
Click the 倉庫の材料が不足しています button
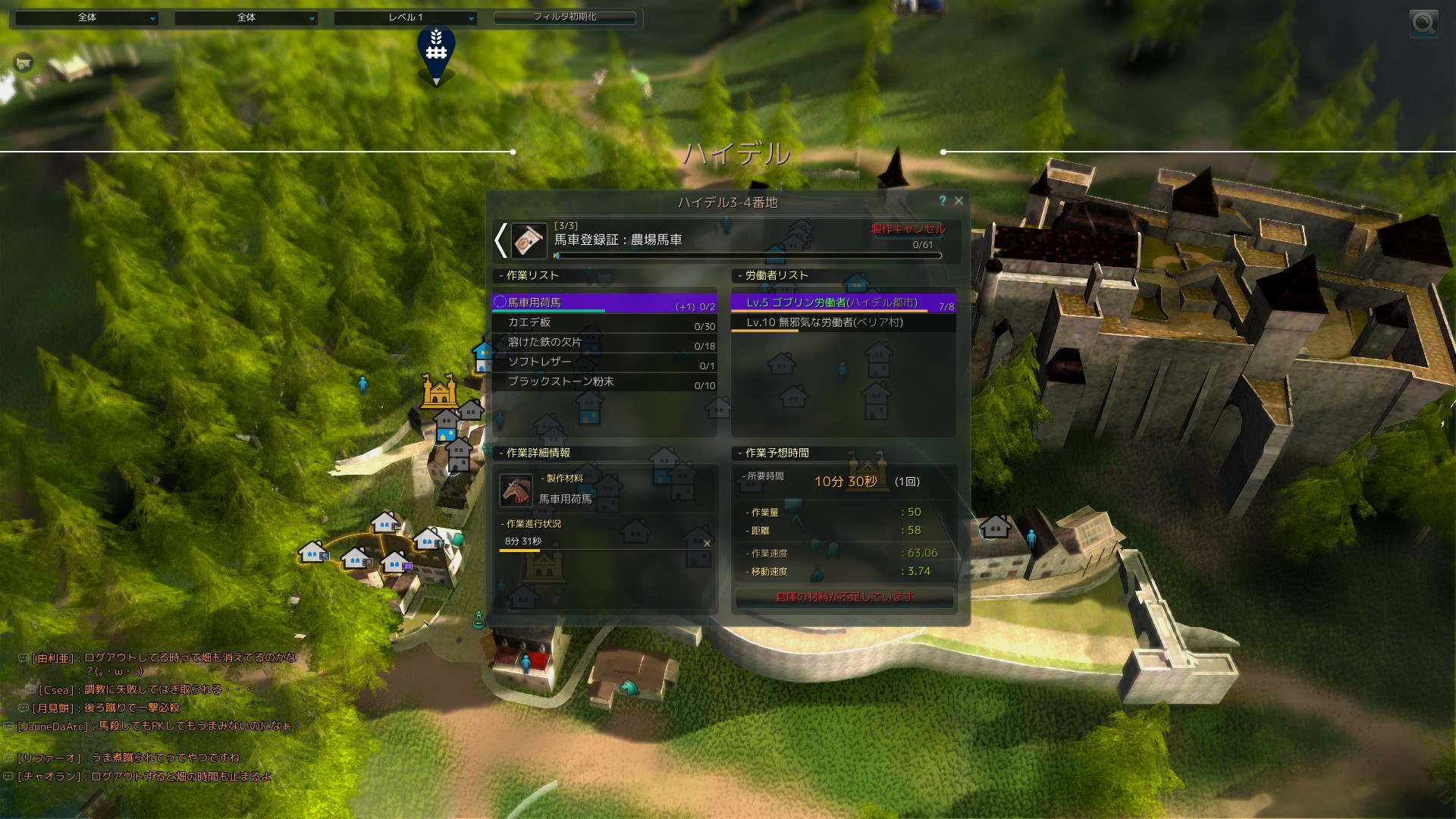click(x=844, y=598)
